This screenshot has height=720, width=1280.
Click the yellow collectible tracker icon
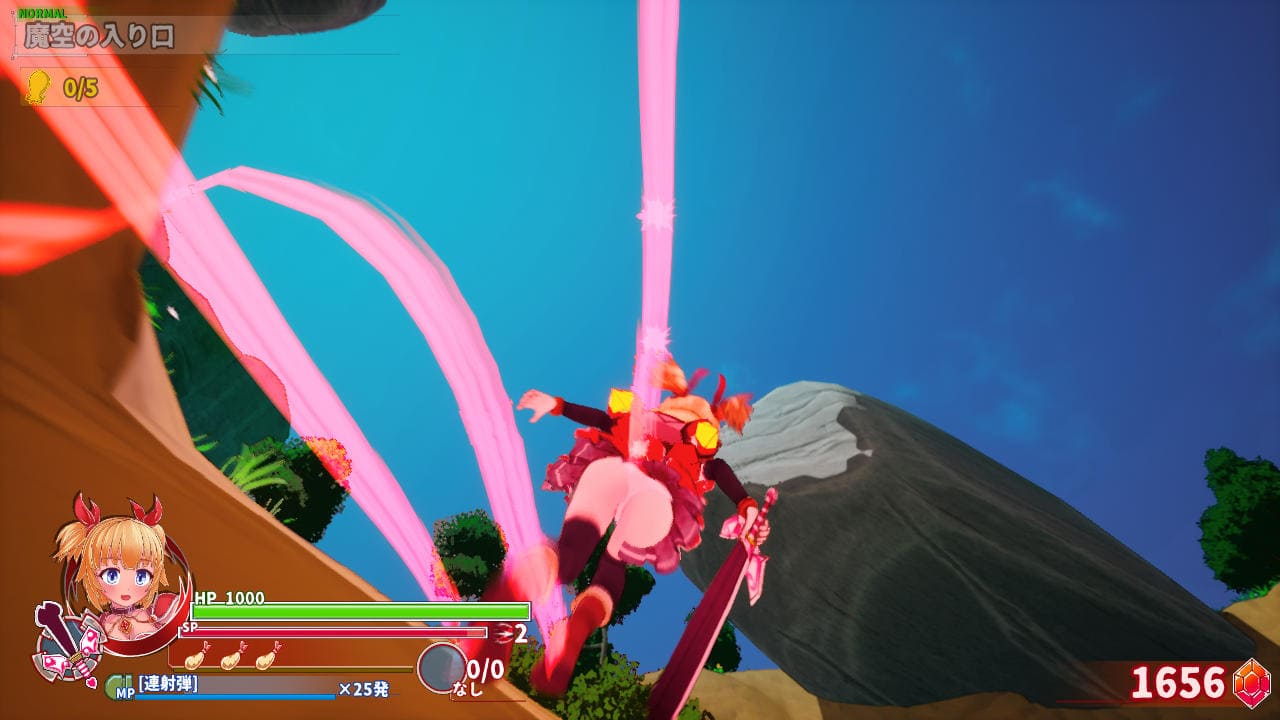38,87
